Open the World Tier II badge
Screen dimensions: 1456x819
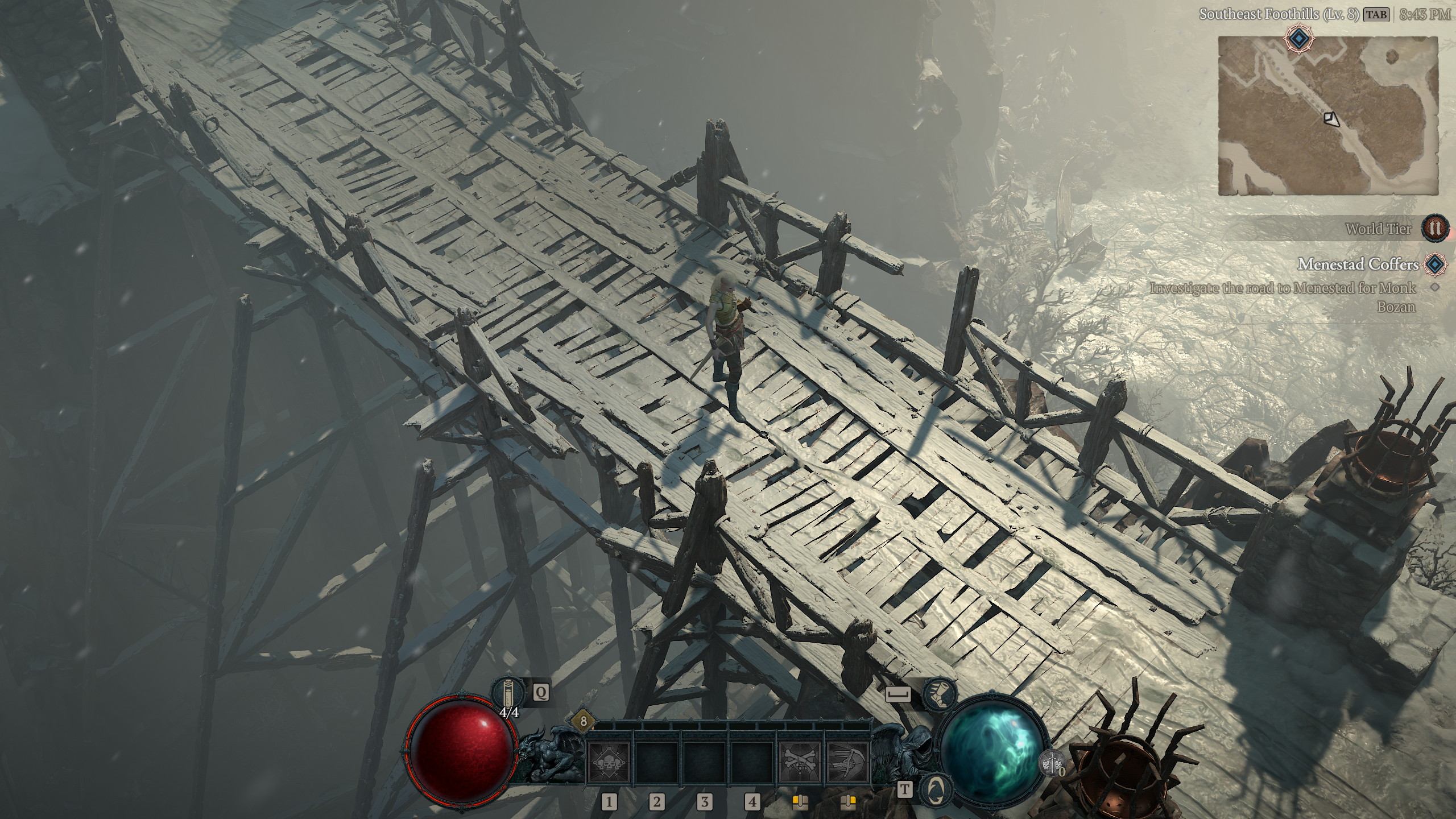click(1436, 229)
